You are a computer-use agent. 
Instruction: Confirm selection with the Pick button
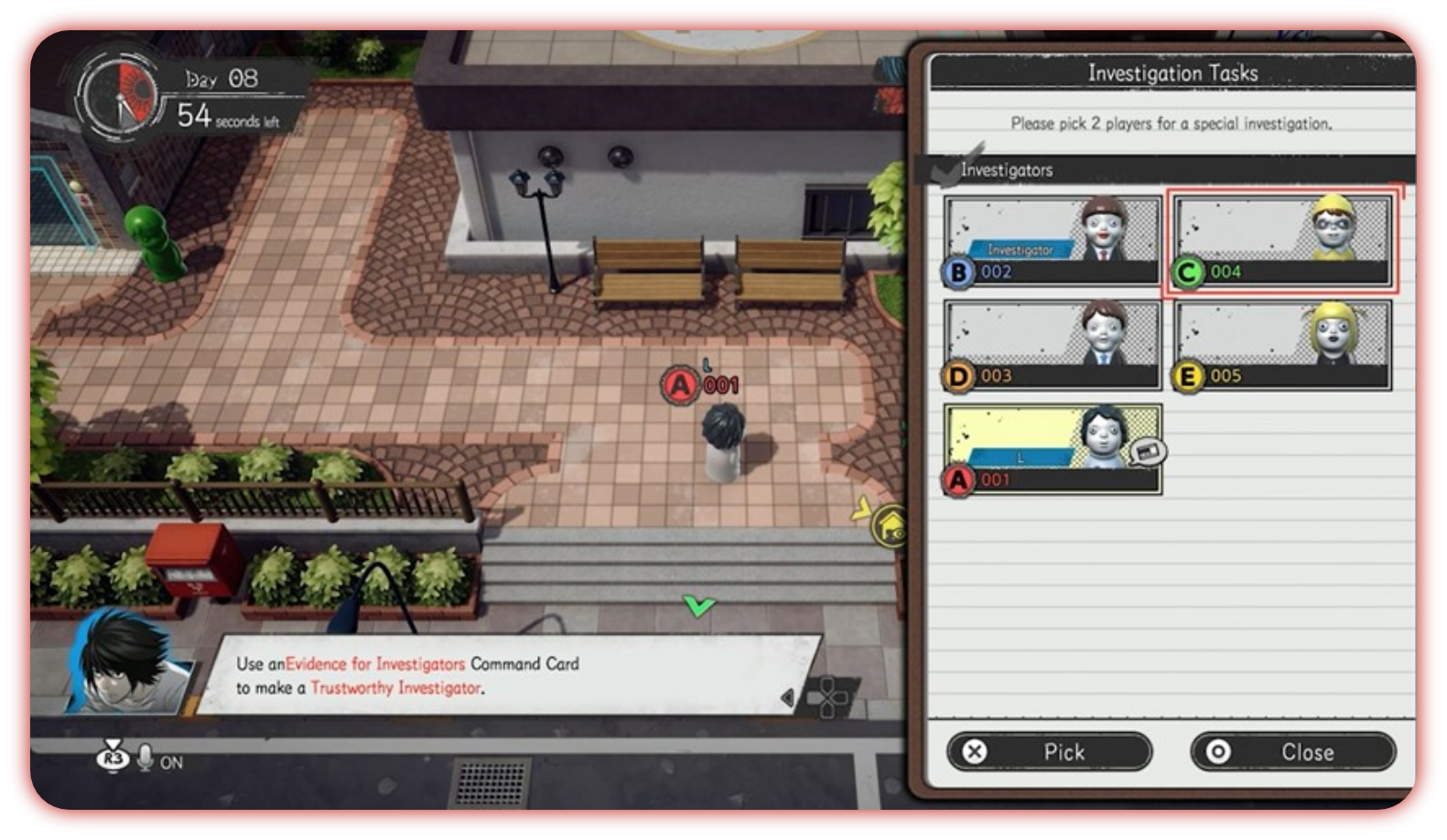tap(1049, 752)
